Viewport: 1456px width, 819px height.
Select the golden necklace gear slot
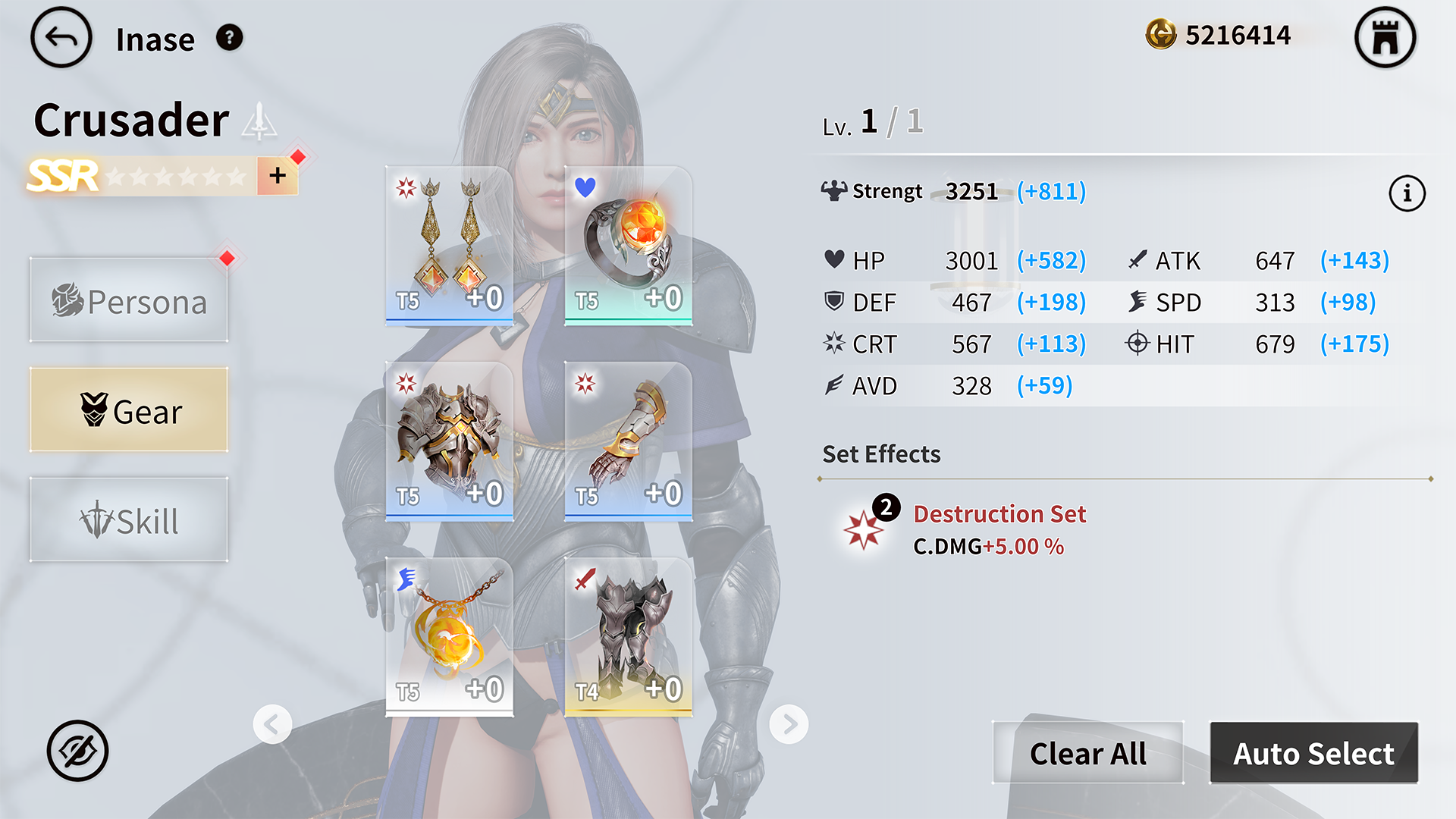coord(449,637)
